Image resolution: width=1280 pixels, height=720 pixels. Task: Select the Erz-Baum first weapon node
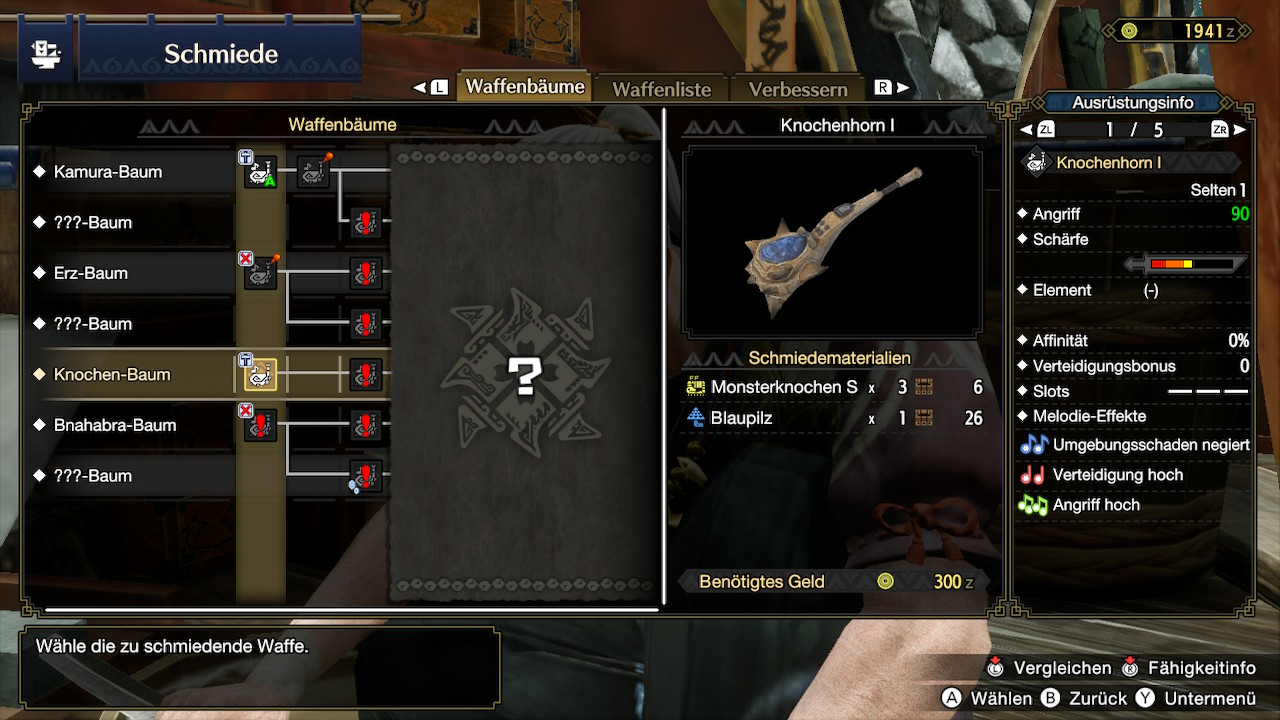[260, 273]
